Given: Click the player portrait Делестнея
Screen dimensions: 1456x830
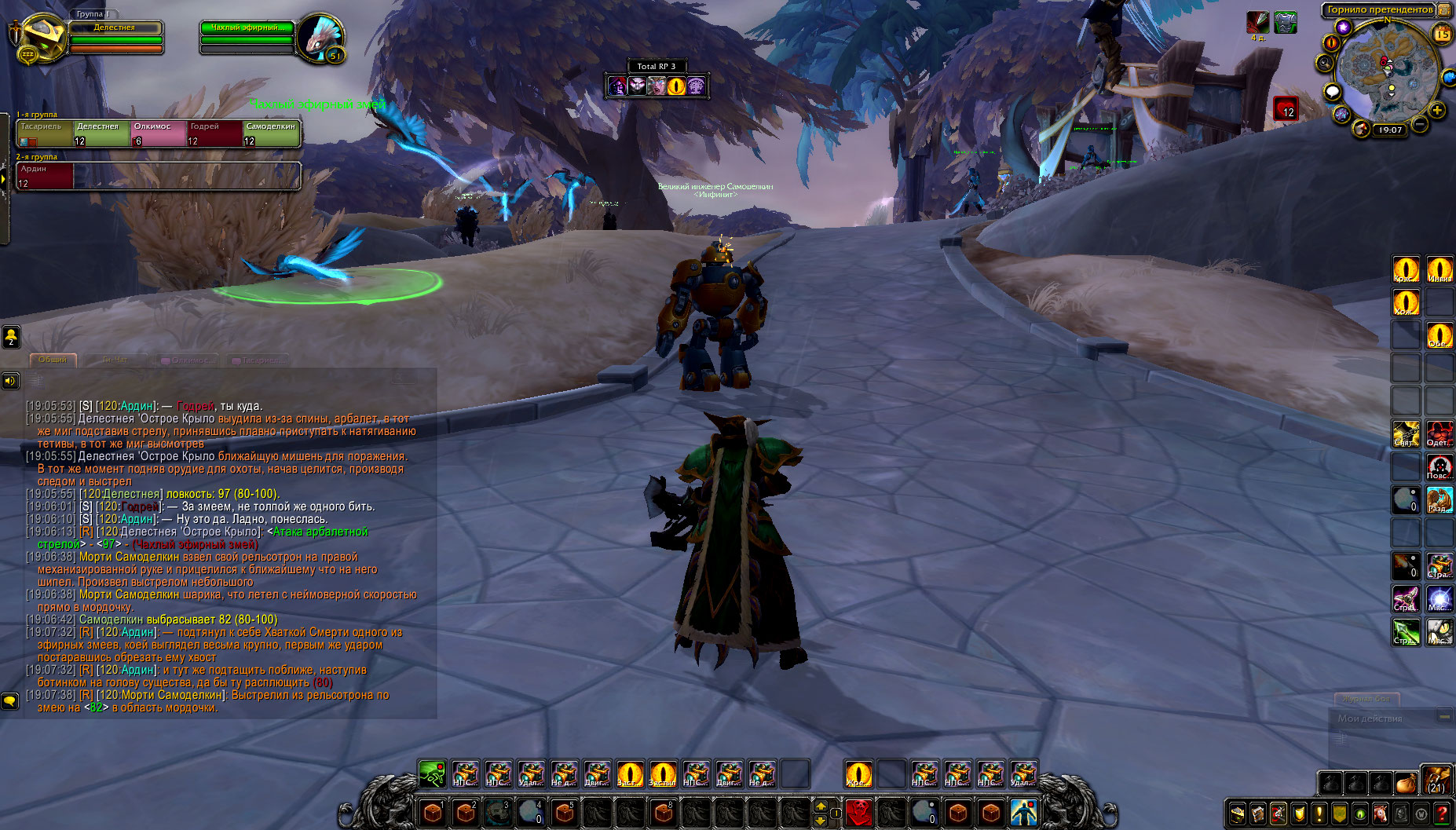Looking at the screenshot, I should (42, 36).
